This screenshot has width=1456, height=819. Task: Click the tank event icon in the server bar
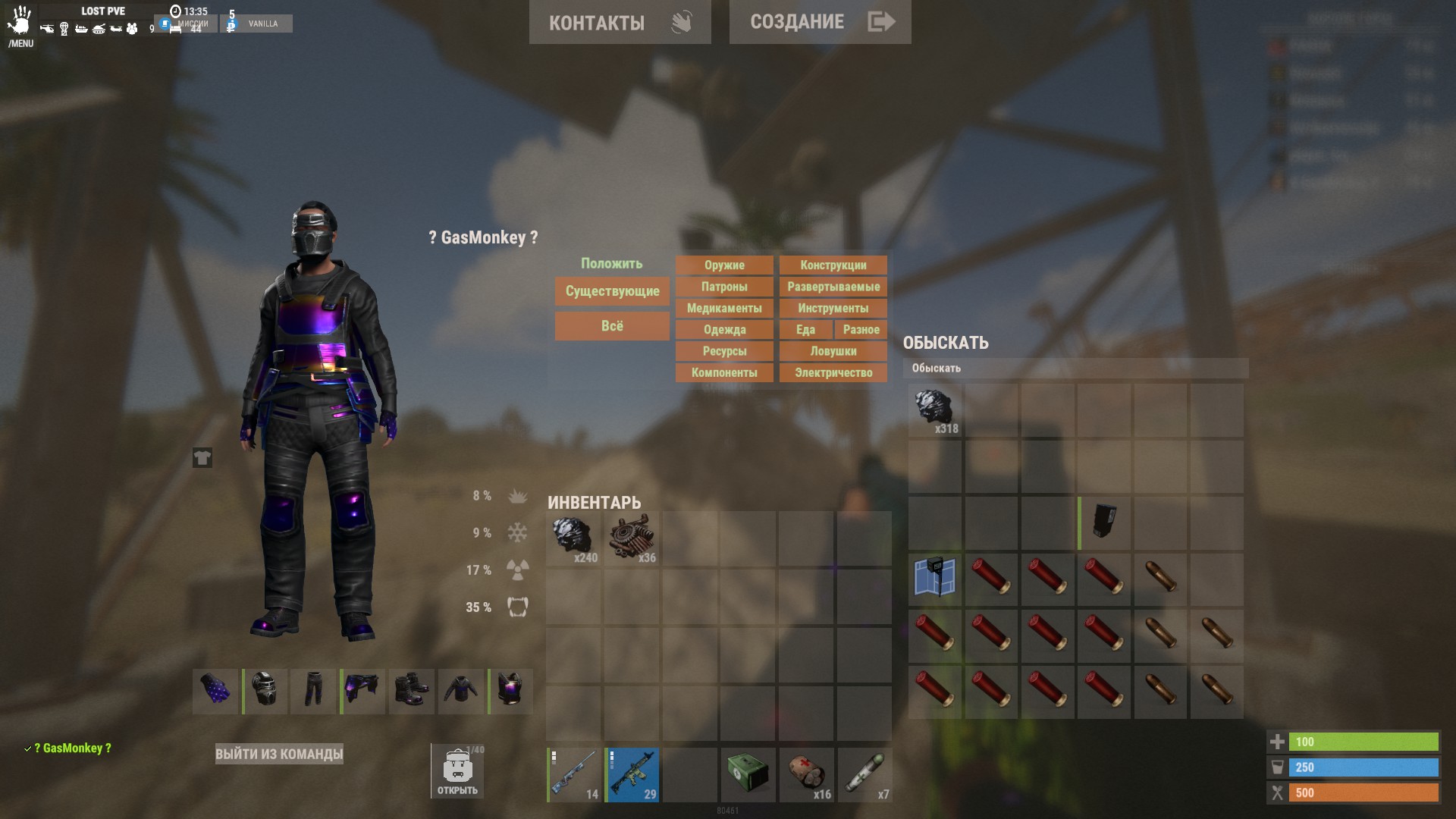tap(99, 29)
